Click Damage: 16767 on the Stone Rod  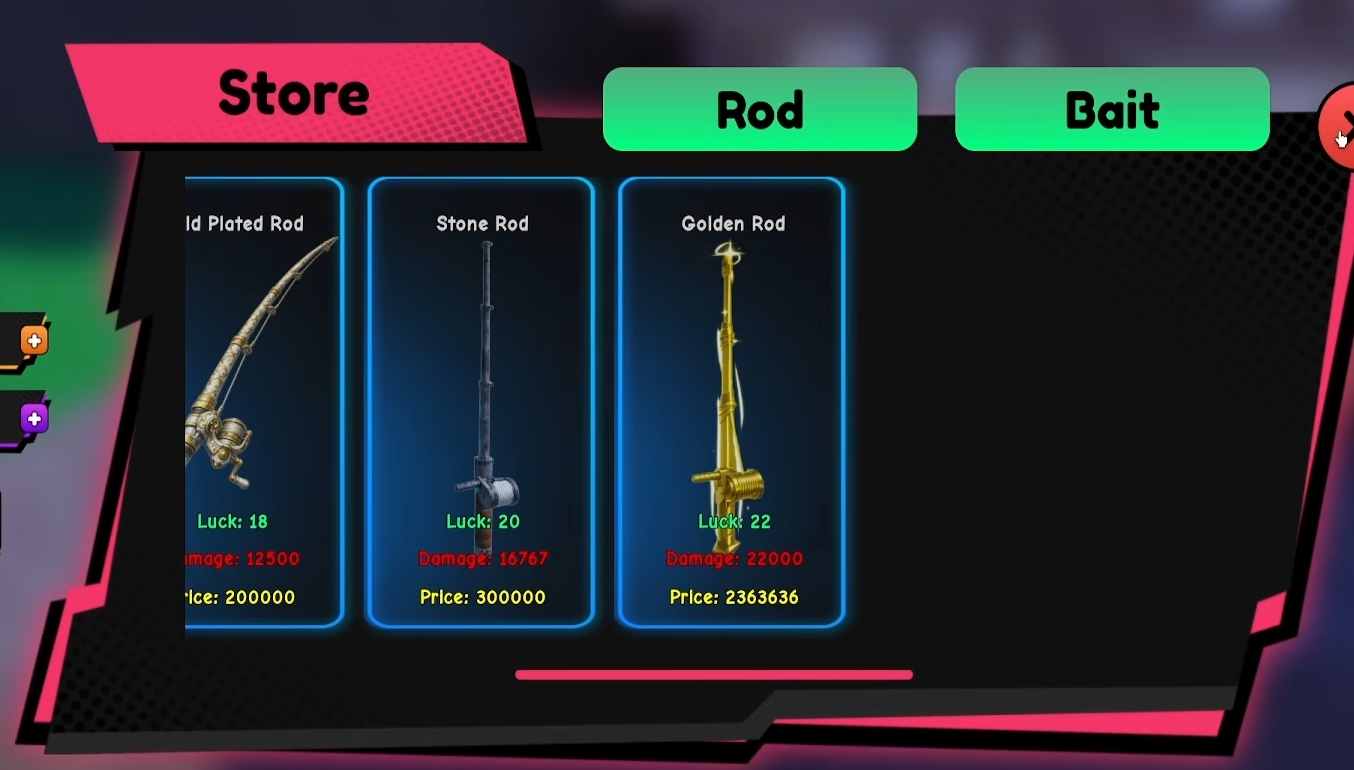(483, 559)
